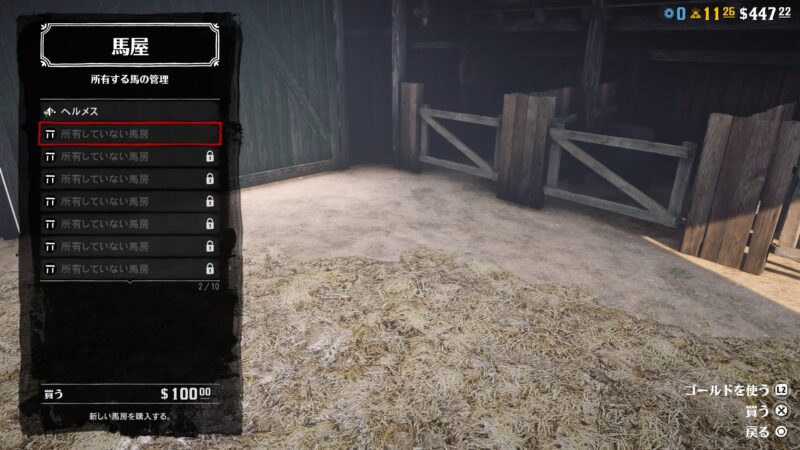800x450 pixels.
Task: Choose the highlighted unowned stall without a lock
Action: tap(129, 133)
